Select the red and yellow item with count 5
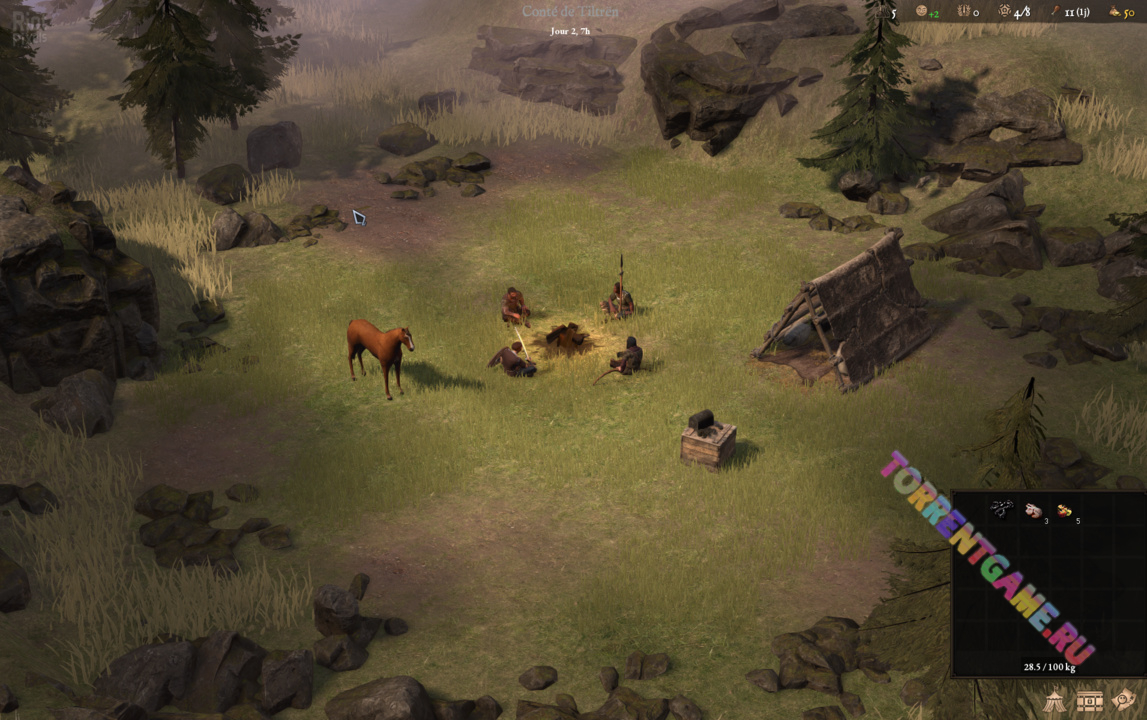This screenshot has width=1147, height=720. click(x=1064, y=510)
